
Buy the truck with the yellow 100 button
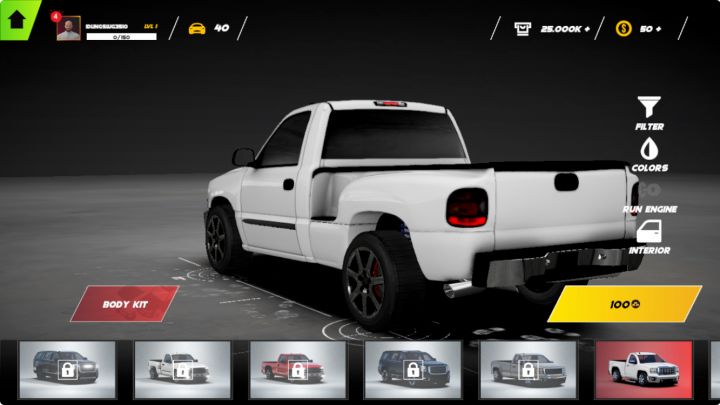tap(625, 303)
